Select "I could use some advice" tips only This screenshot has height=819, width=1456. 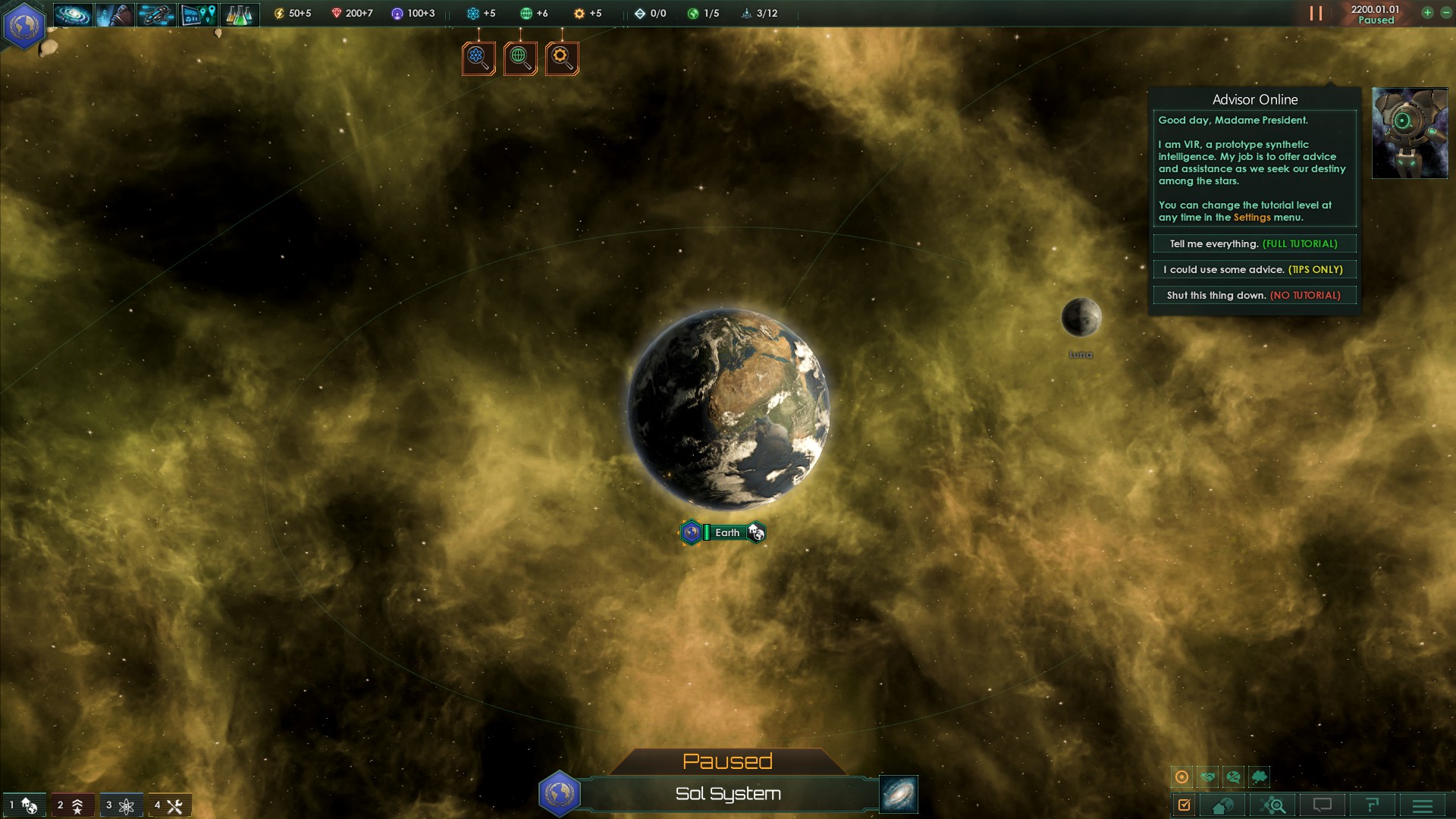tap(1254, 270)
